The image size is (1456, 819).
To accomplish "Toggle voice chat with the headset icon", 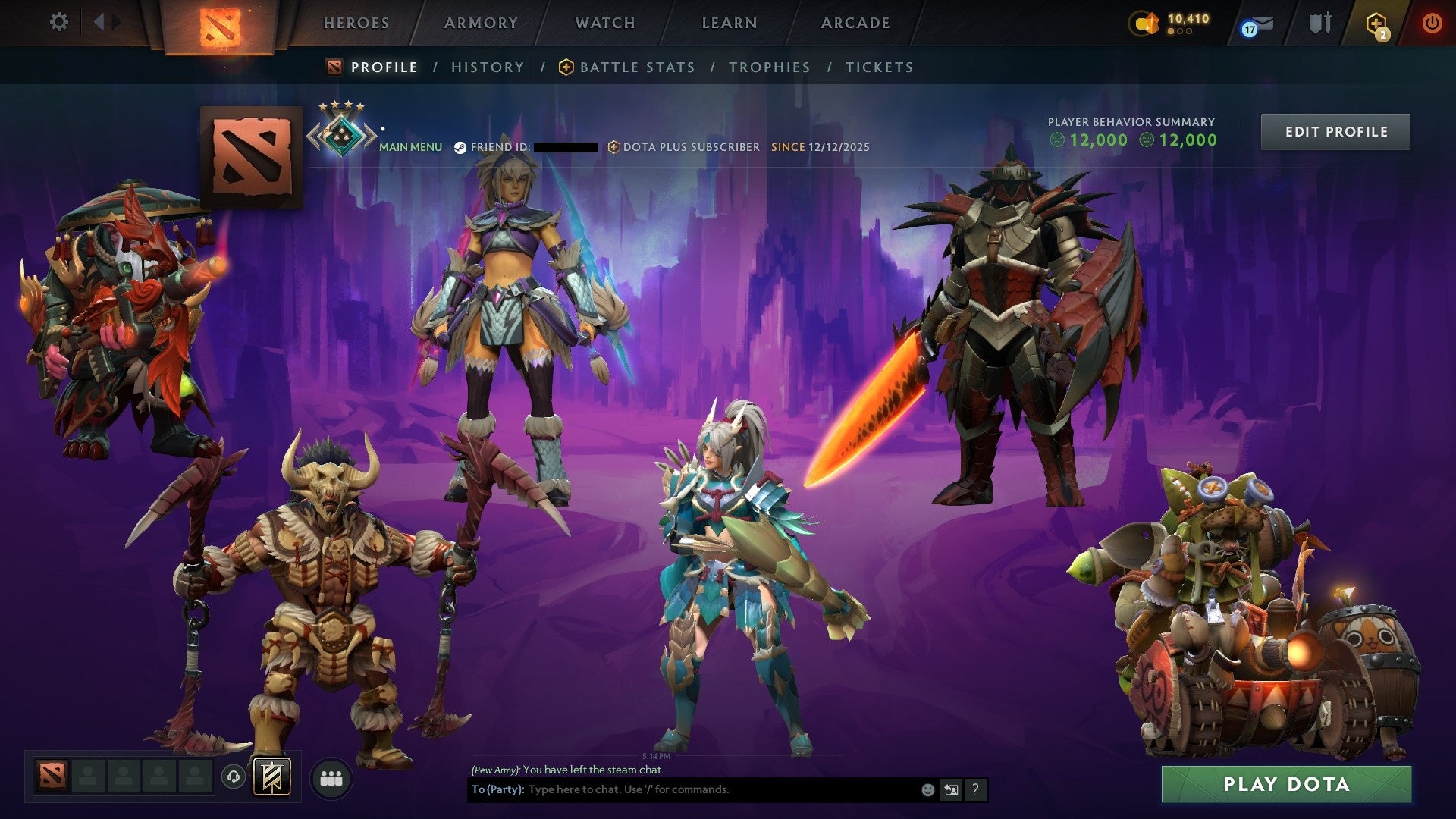I will click(x=234, y=777).
